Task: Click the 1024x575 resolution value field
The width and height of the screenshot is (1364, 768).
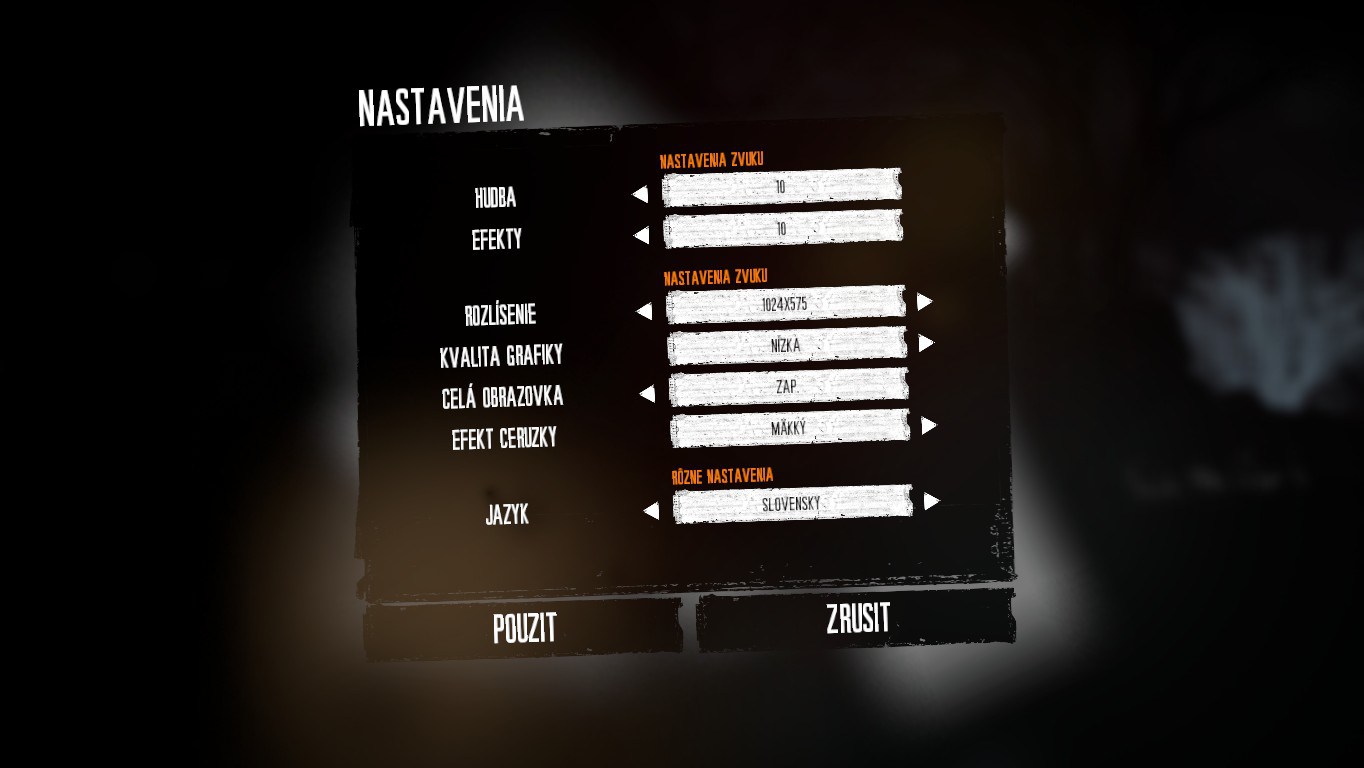Action: pos(785,304)
